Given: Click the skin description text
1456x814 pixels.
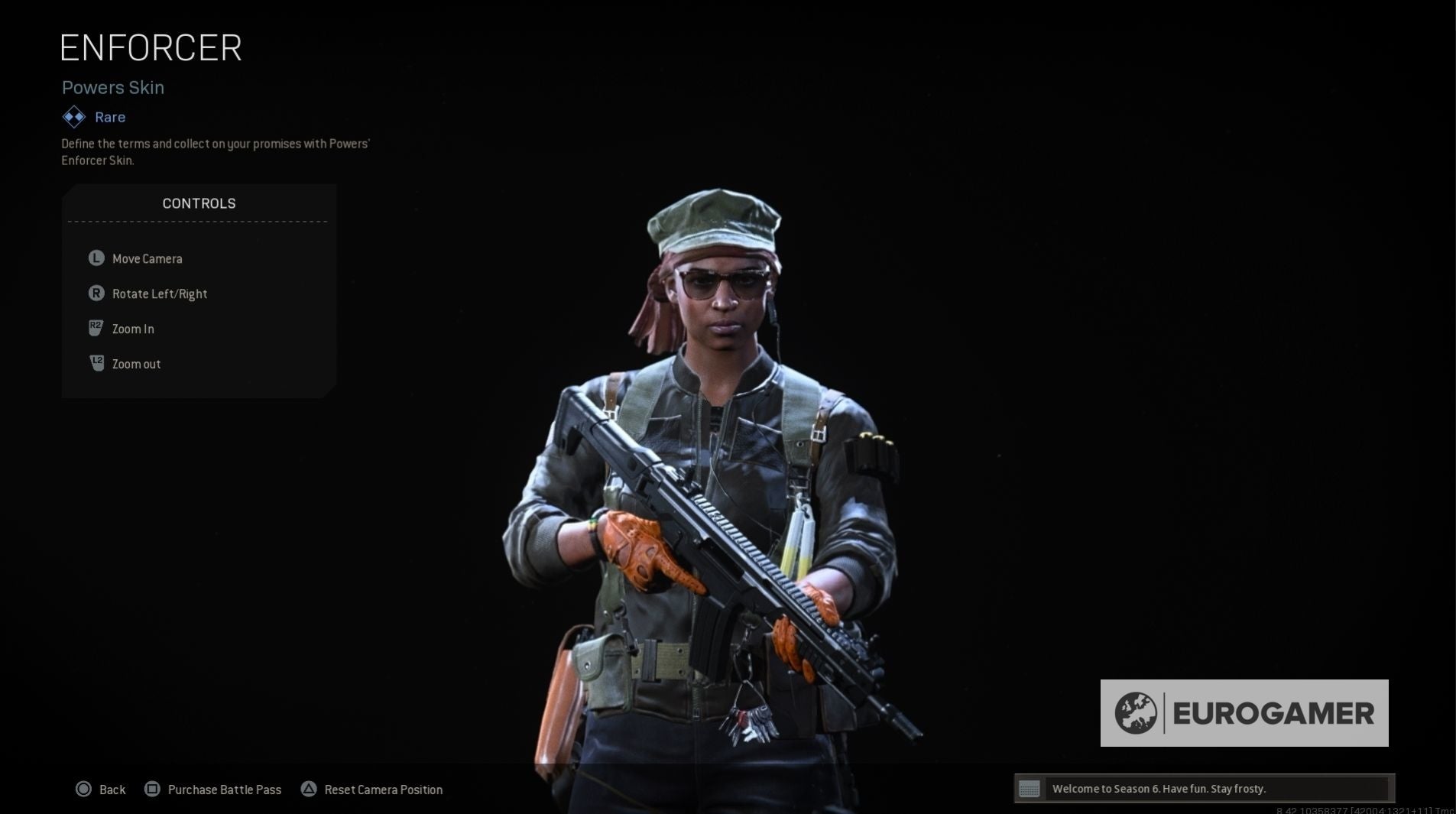Looking at the screenshot, I should (x=216, y=151).
